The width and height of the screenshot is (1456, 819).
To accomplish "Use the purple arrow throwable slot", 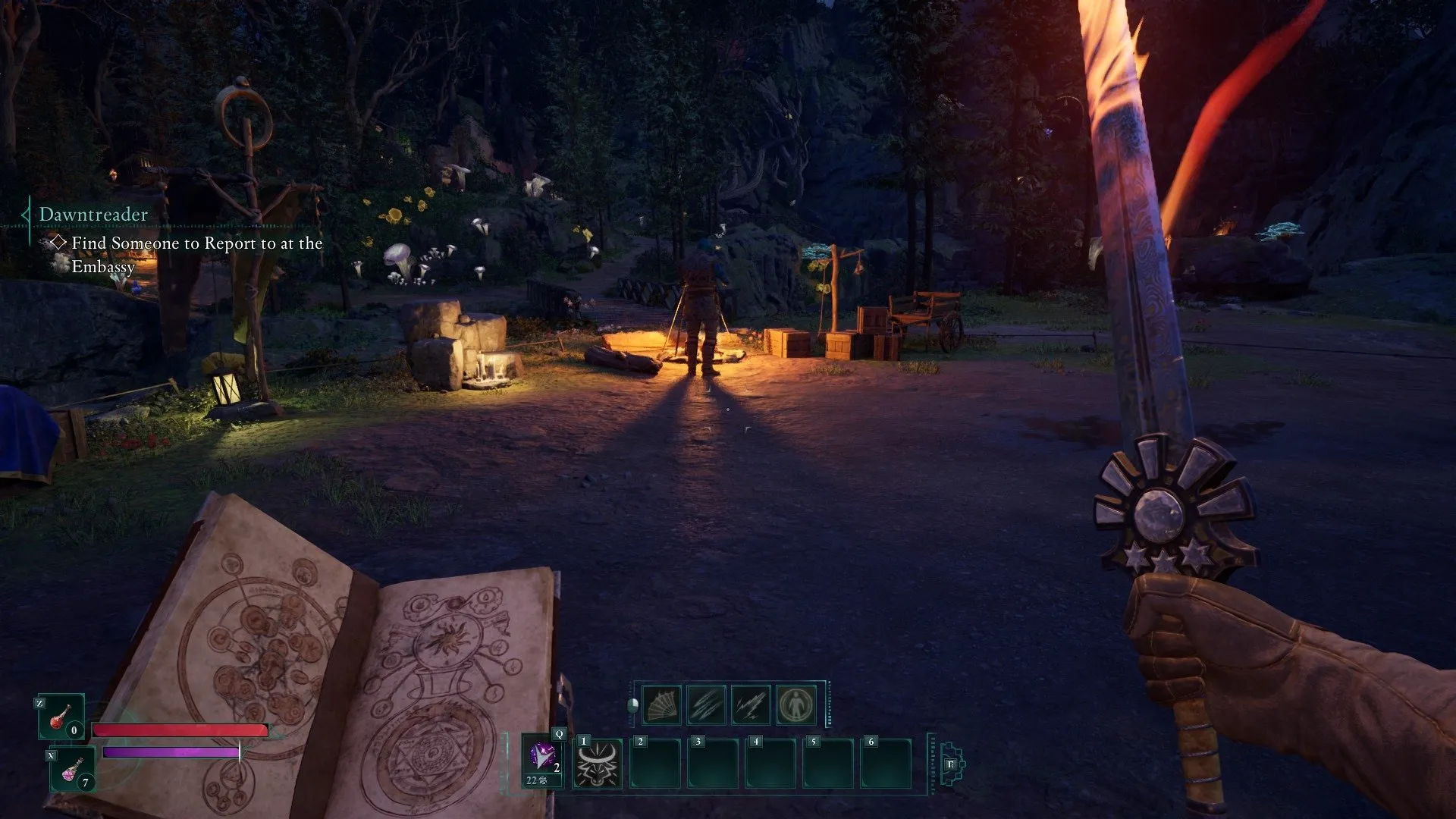I will click(x=543, y=761).
